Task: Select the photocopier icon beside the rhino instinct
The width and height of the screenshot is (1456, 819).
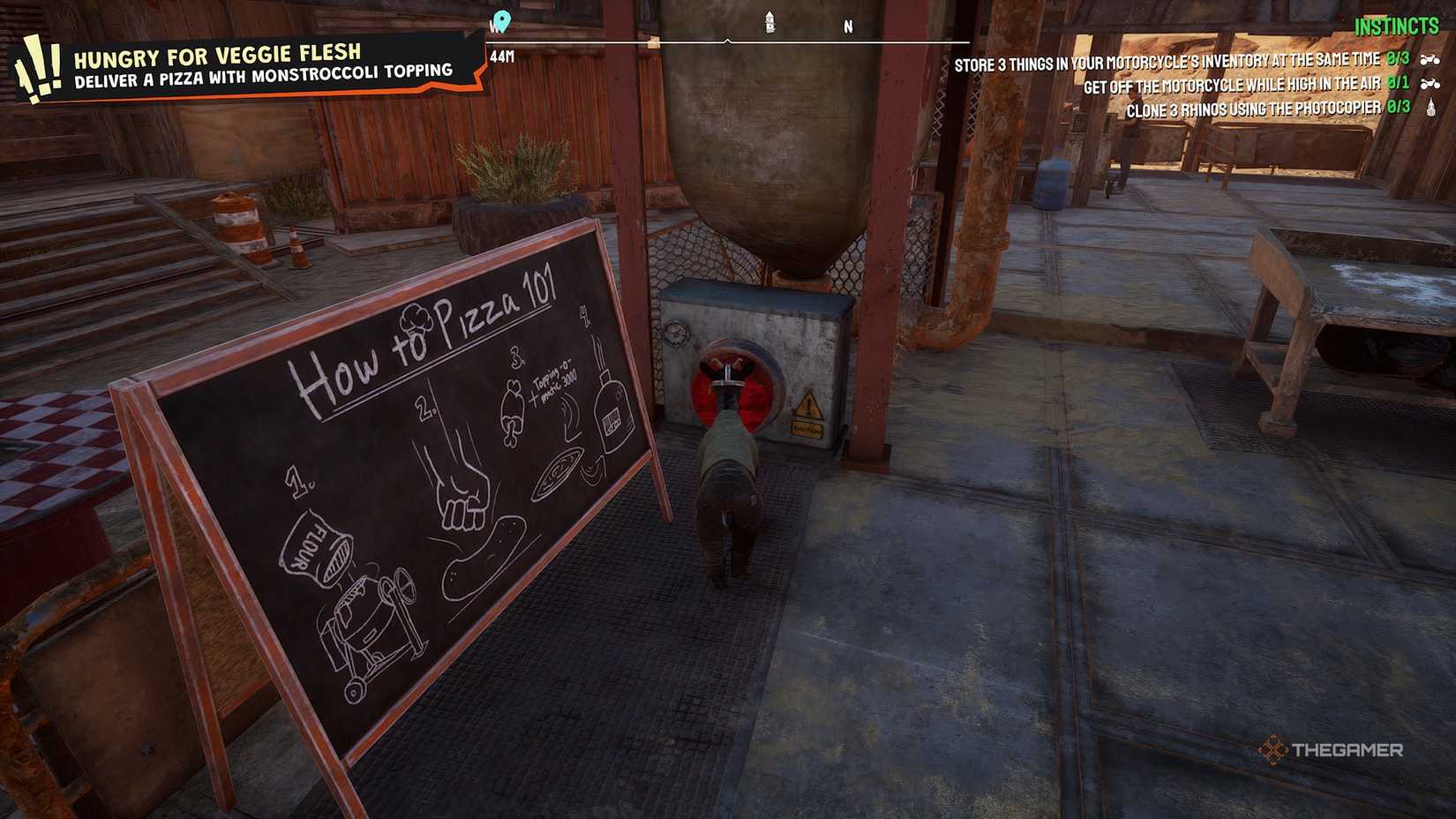Action: (1432, 108)
